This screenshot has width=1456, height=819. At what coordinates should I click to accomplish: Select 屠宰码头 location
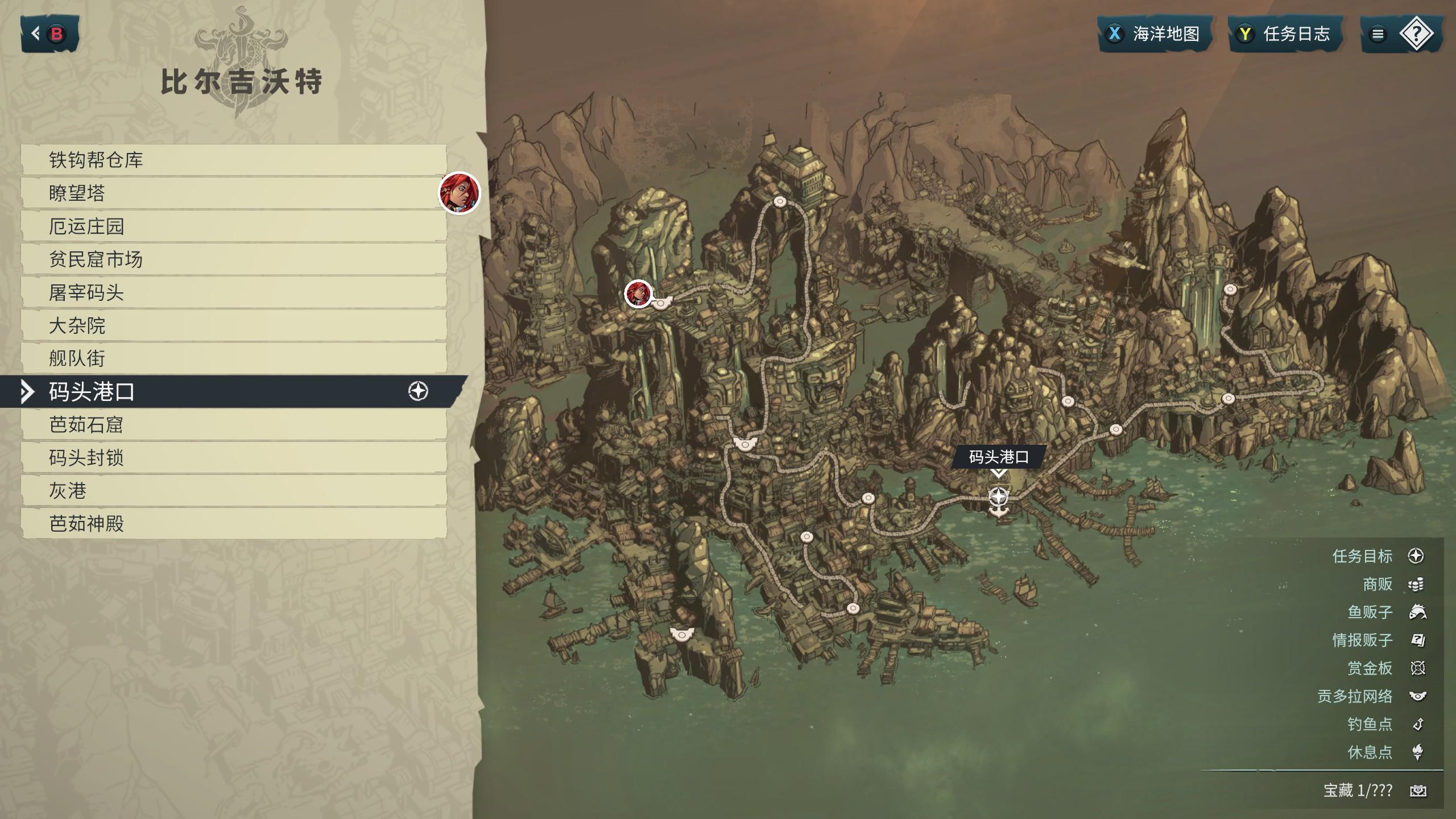[x=233, y=292]
